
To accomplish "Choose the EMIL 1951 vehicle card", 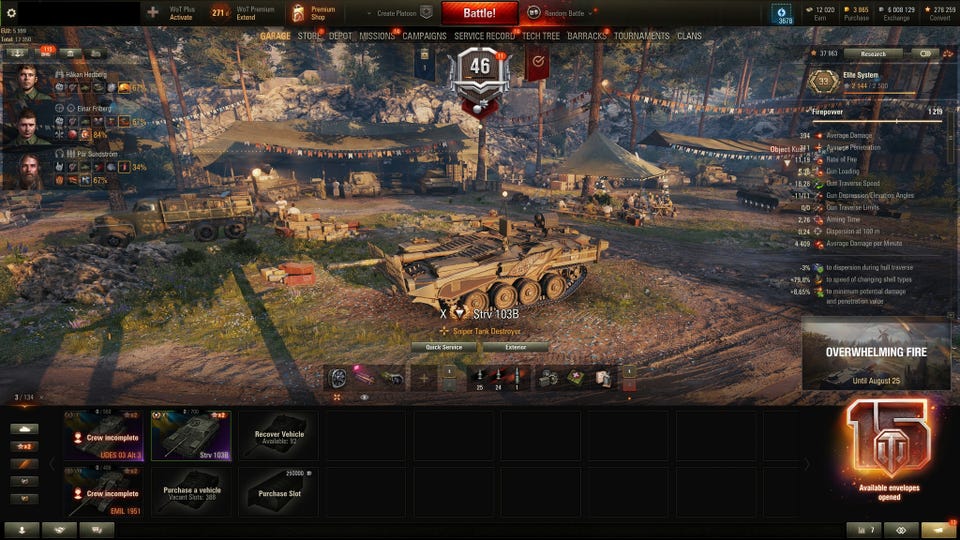I will point(104,491).
